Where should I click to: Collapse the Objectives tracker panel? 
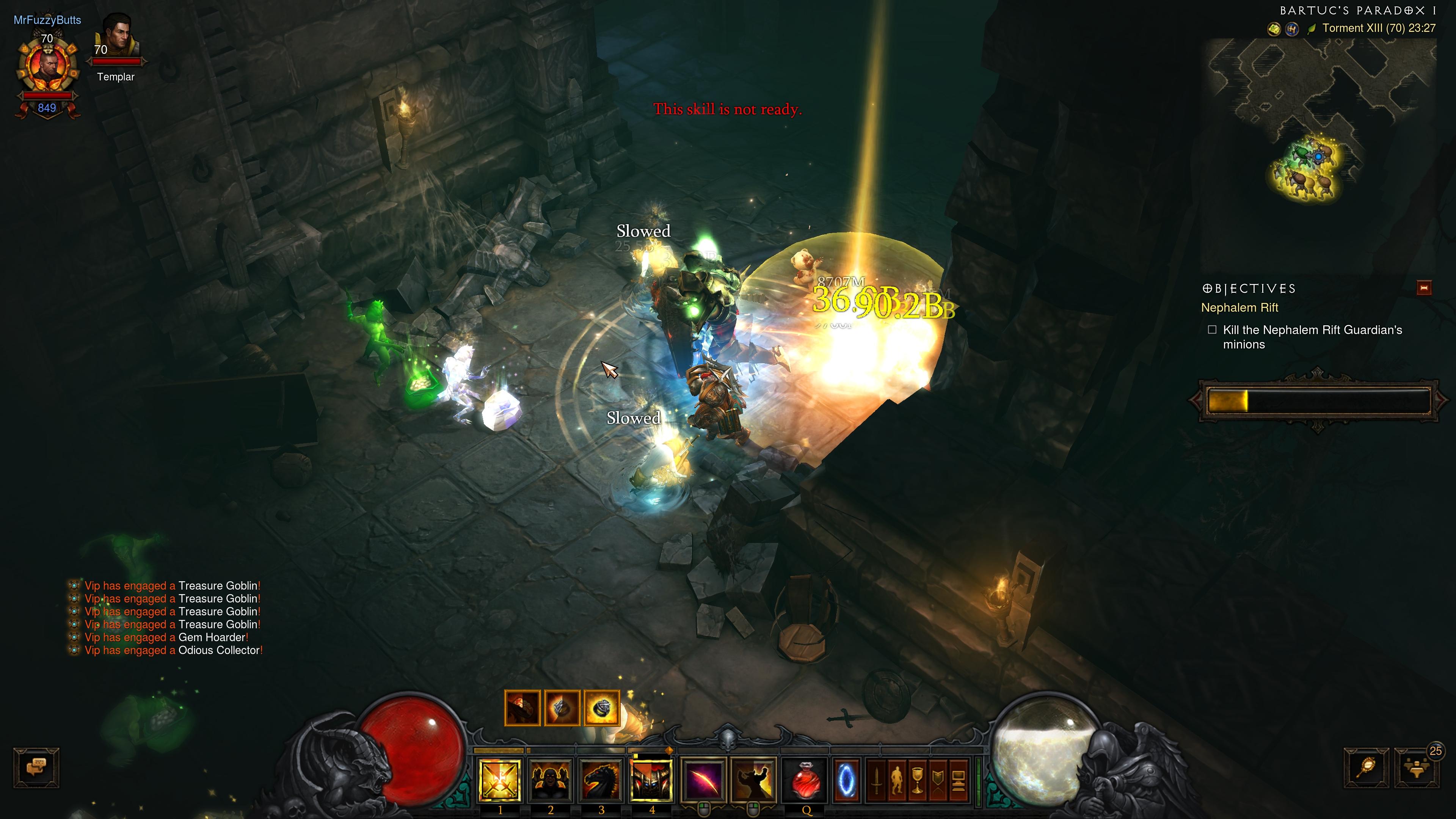coord(1424,288)
